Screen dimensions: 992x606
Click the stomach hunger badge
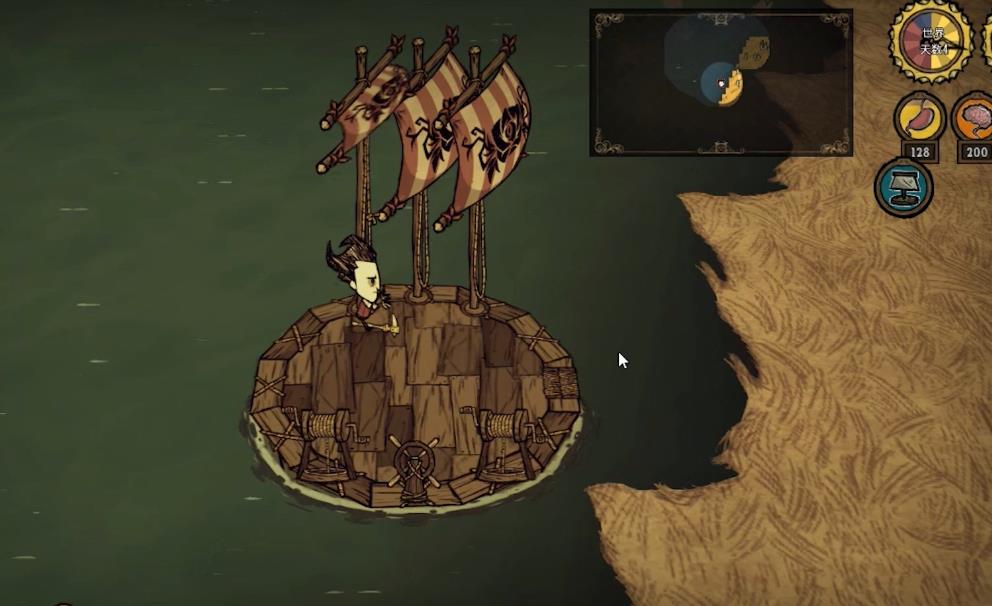[x=918, y=118]
